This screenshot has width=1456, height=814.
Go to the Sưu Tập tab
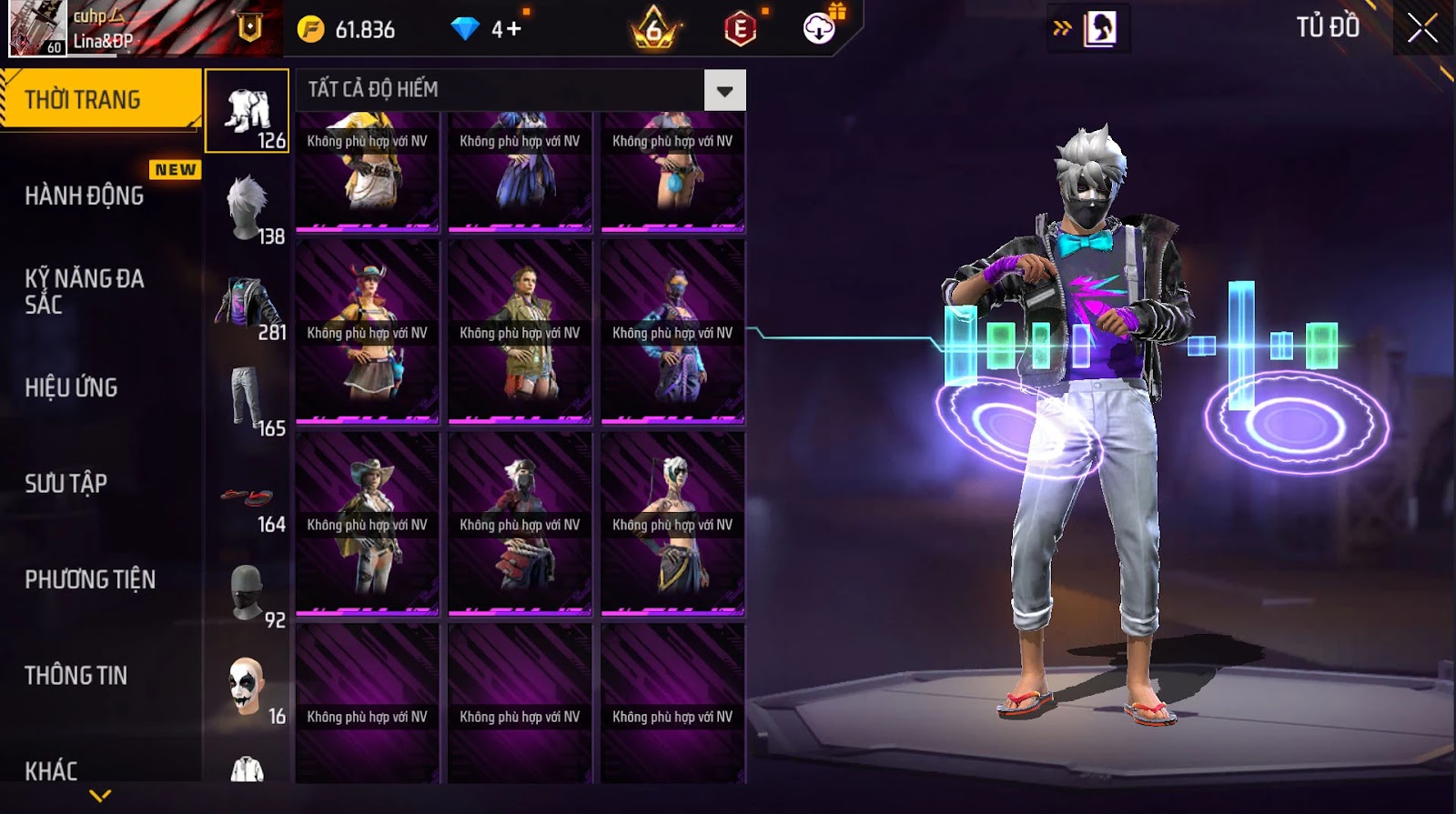(66, 483)
